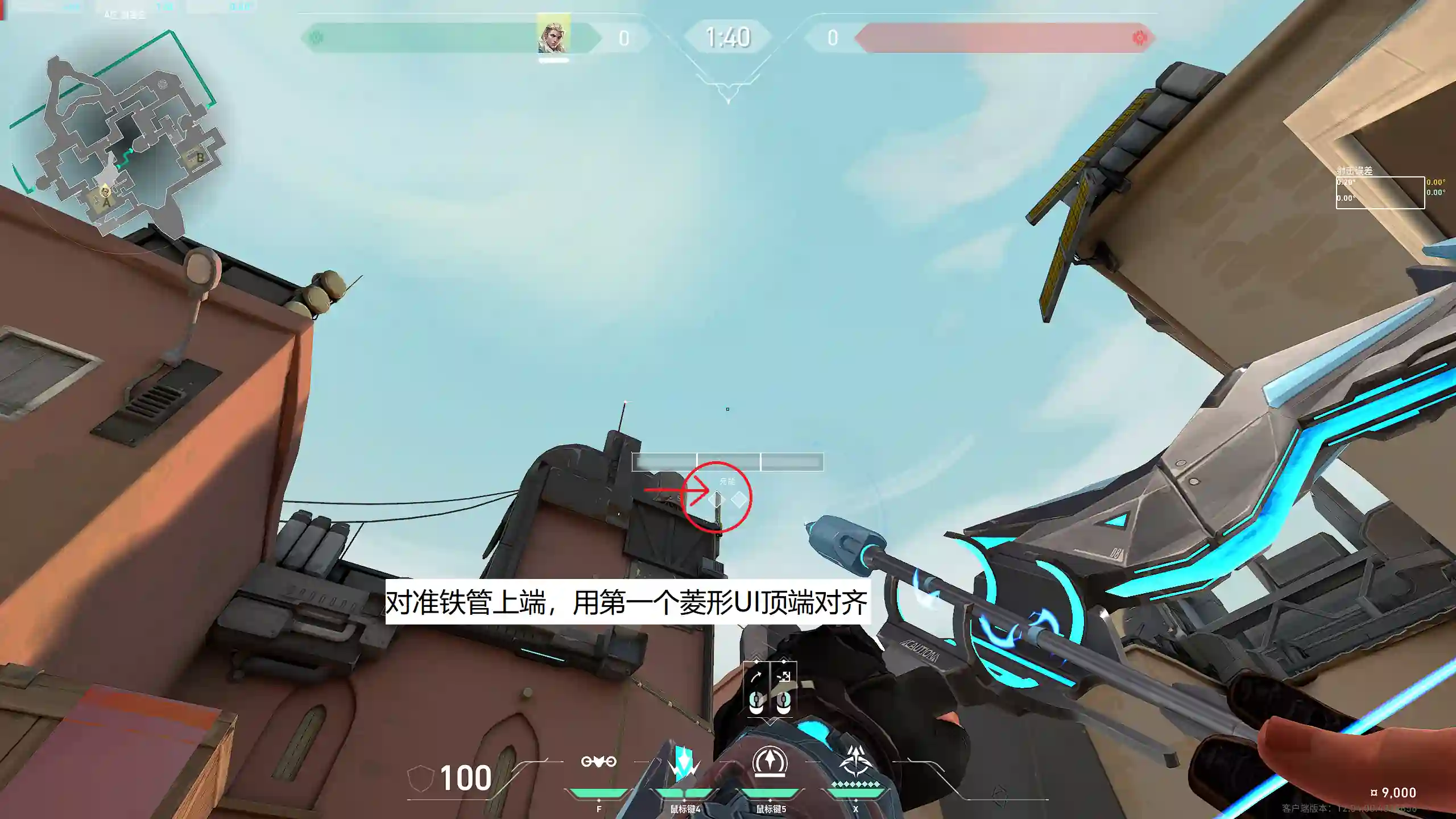Toggle the first diamond marker under 充能
The image size is (1456, 819).
pos(717,499)
